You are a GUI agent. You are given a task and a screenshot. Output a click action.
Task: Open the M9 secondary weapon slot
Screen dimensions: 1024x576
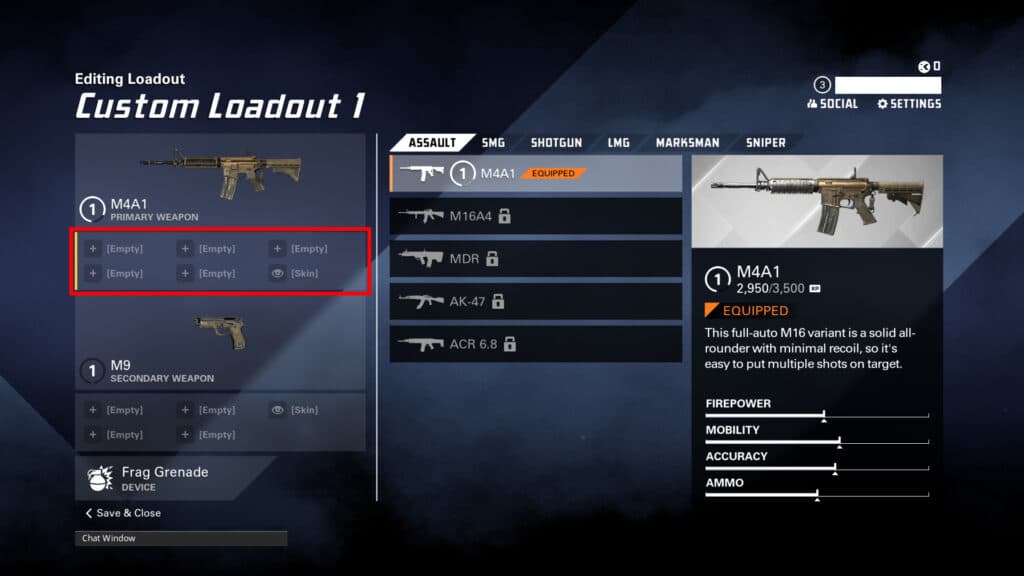(x=220, y=345)
